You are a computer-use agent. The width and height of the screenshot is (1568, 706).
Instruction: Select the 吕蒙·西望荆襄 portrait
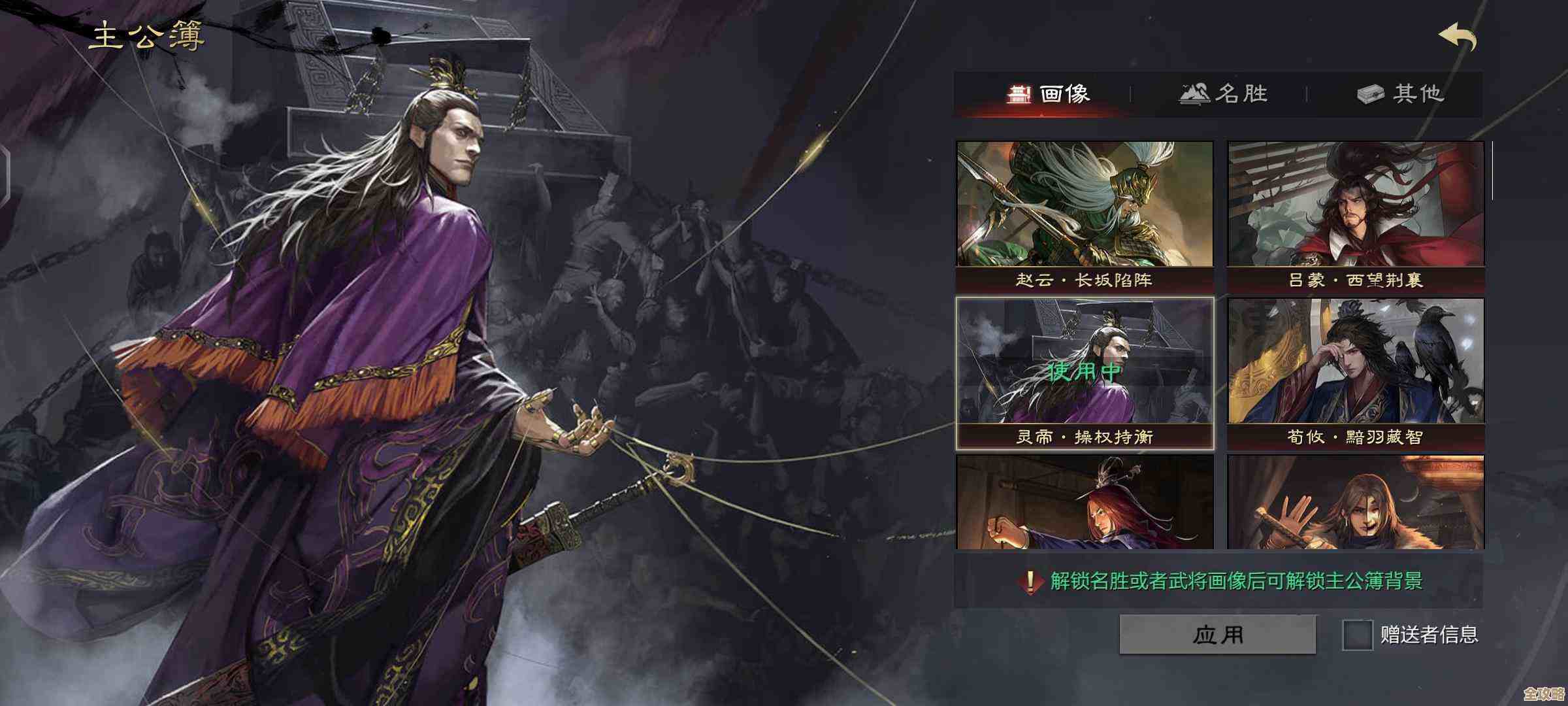click(x=1356, y=216)
